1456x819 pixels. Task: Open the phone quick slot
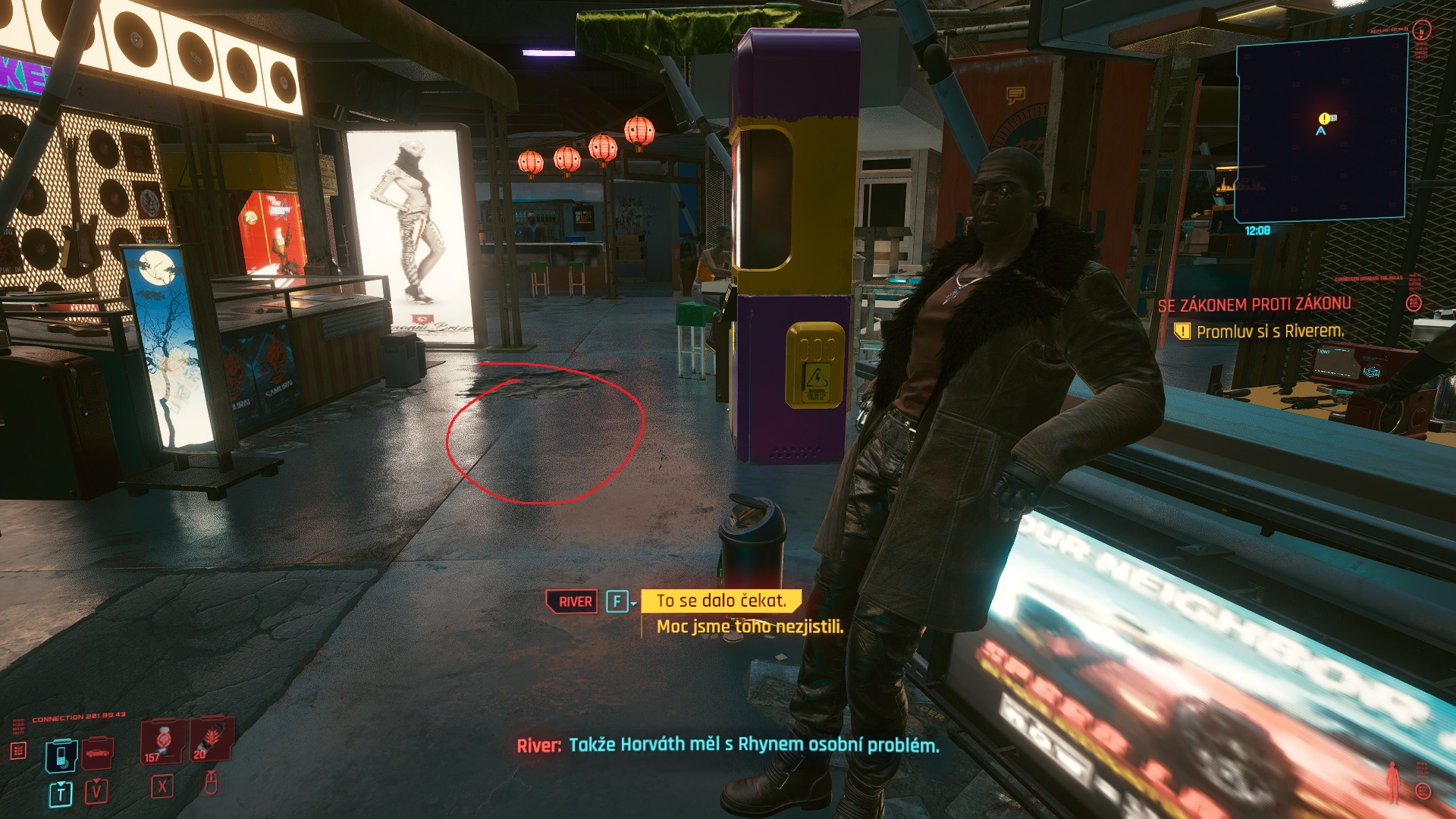pos(61,755)
